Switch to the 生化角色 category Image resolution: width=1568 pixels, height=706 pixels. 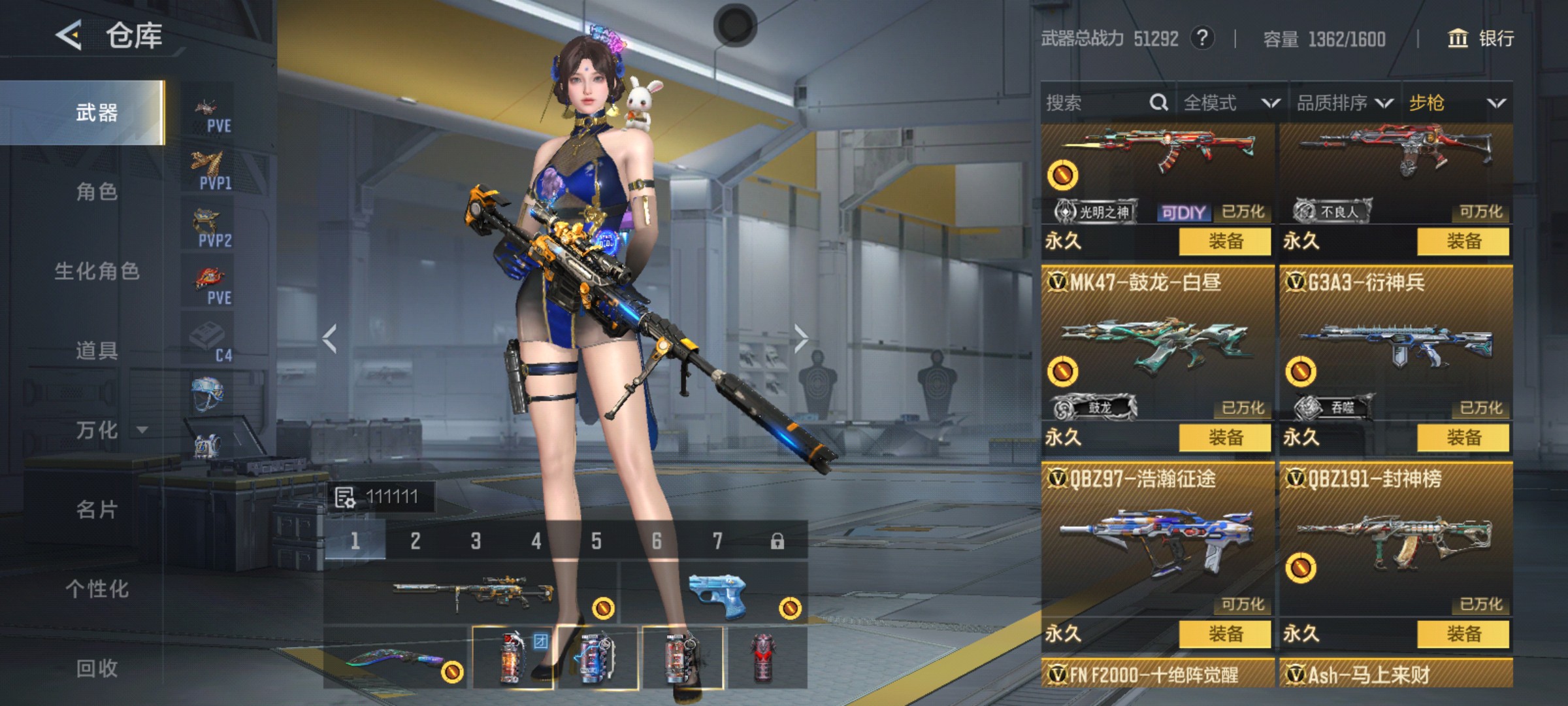click(97, 271)
